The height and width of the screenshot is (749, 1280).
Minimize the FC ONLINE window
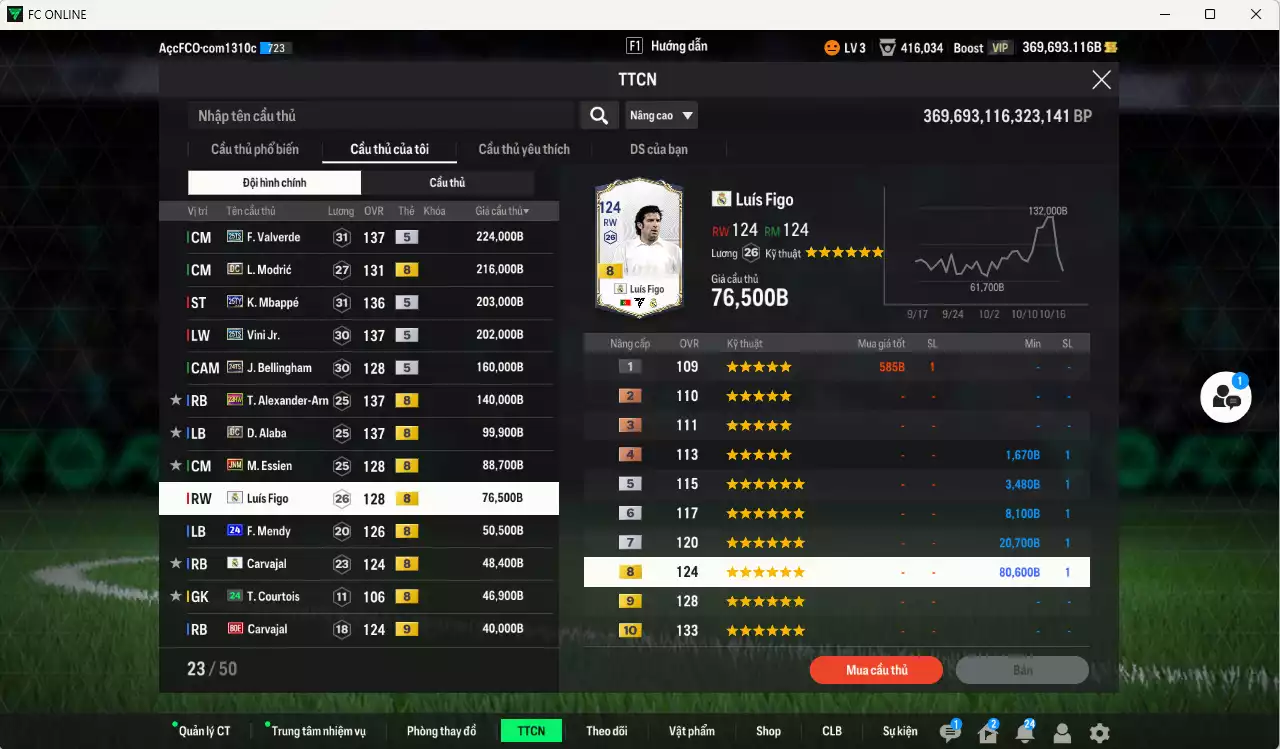1164,14
